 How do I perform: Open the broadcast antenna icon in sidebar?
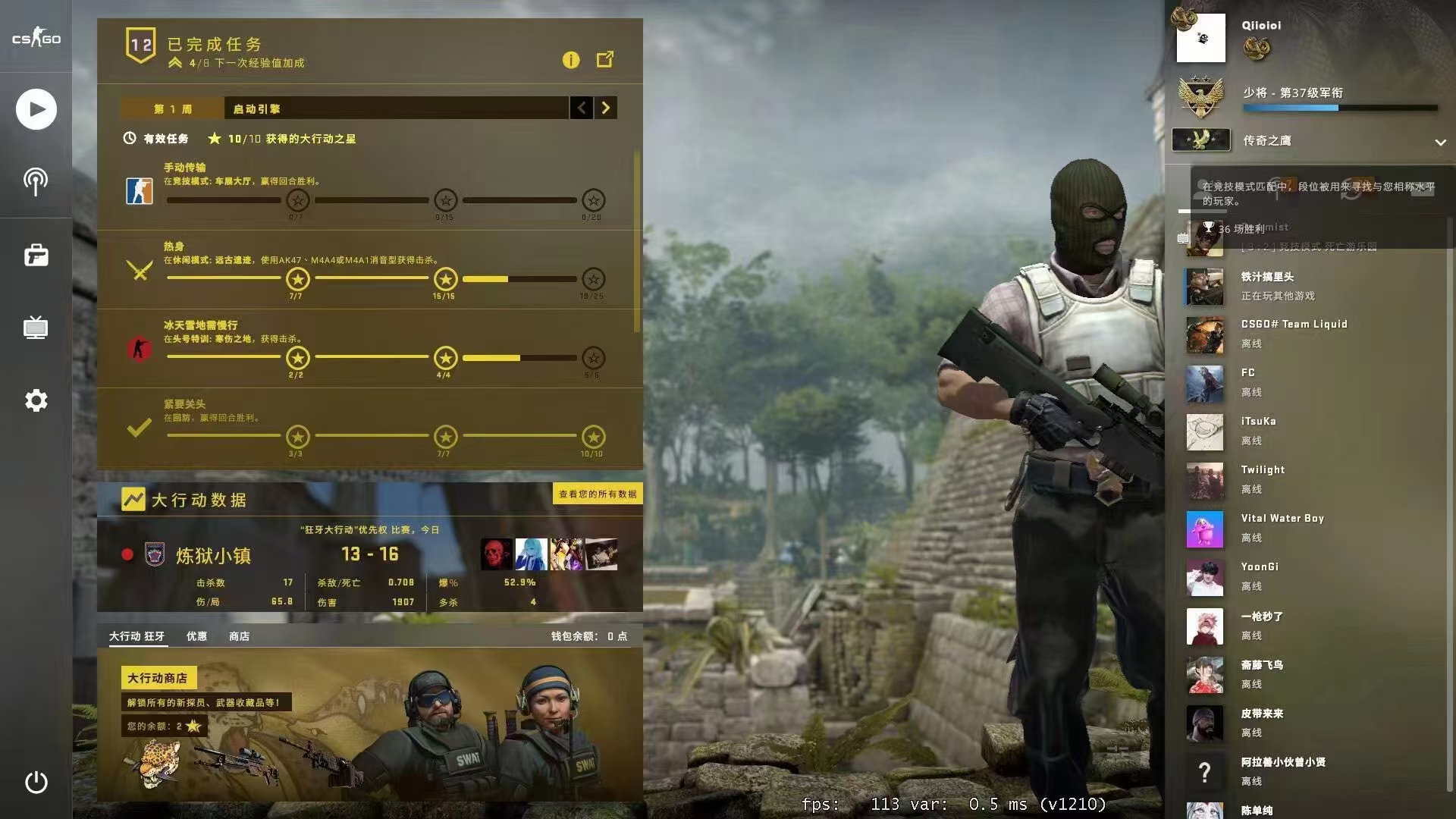tap(36, 181)
